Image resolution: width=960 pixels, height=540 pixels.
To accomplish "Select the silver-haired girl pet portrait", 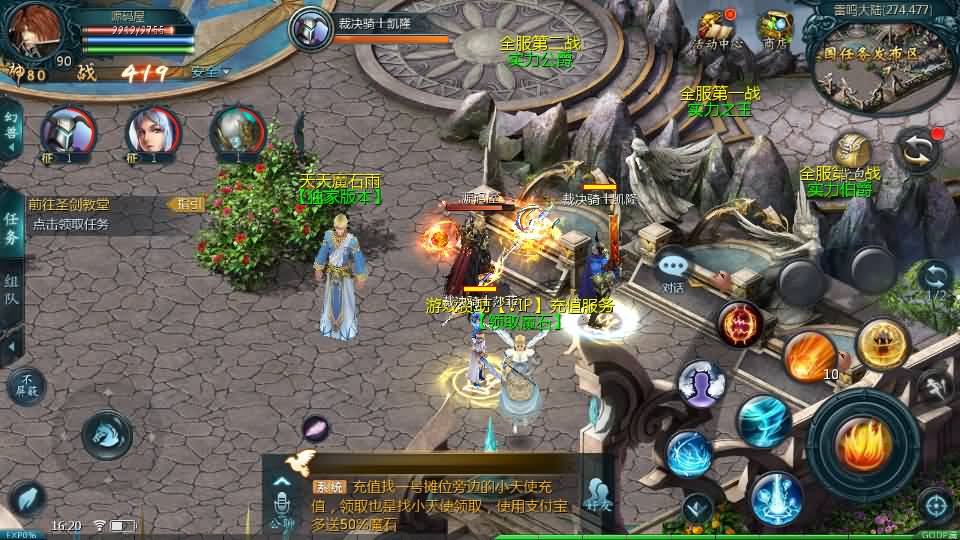I will (152, 134).
